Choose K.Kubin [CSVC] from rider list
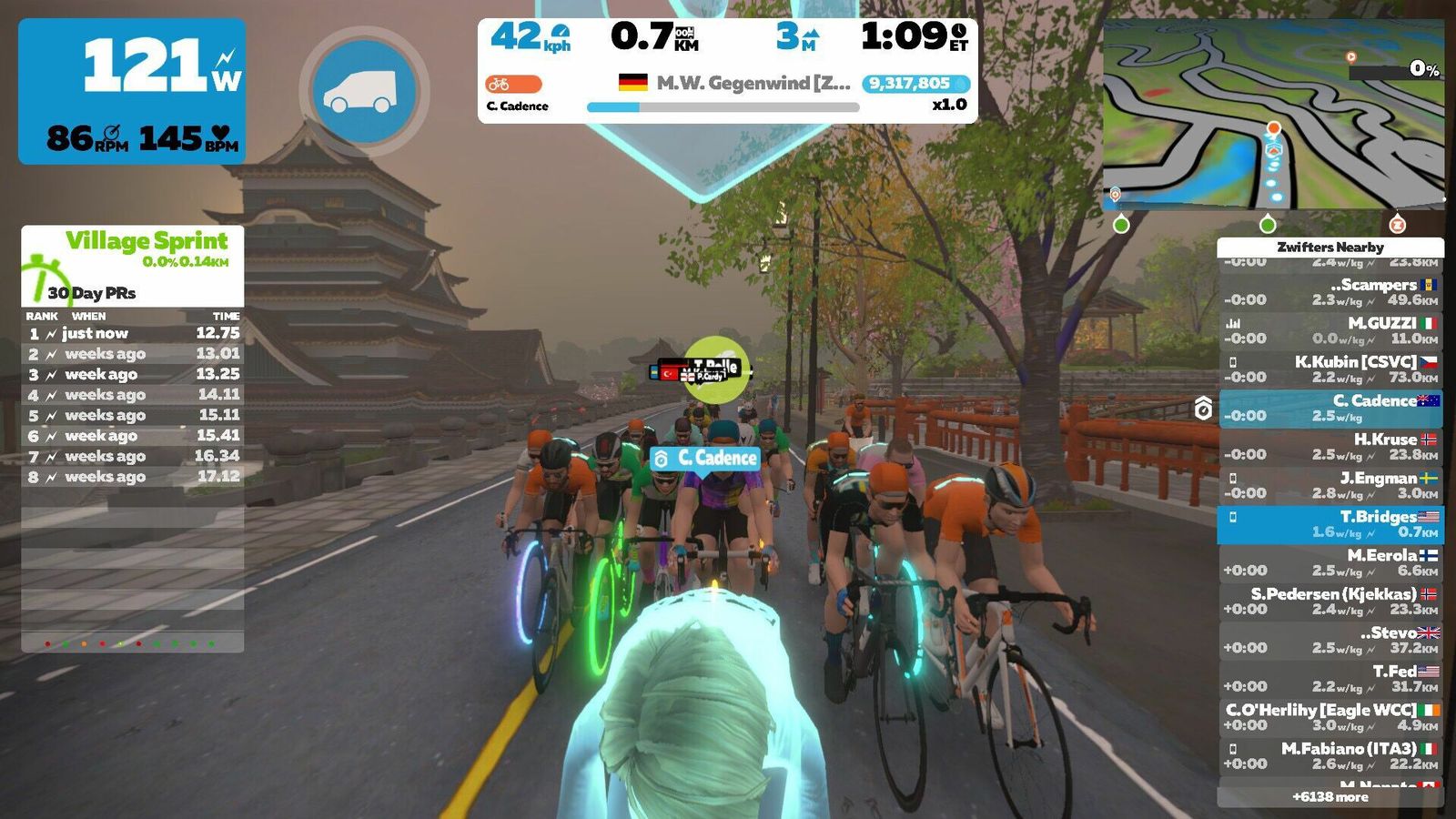 coord(1330,369)
